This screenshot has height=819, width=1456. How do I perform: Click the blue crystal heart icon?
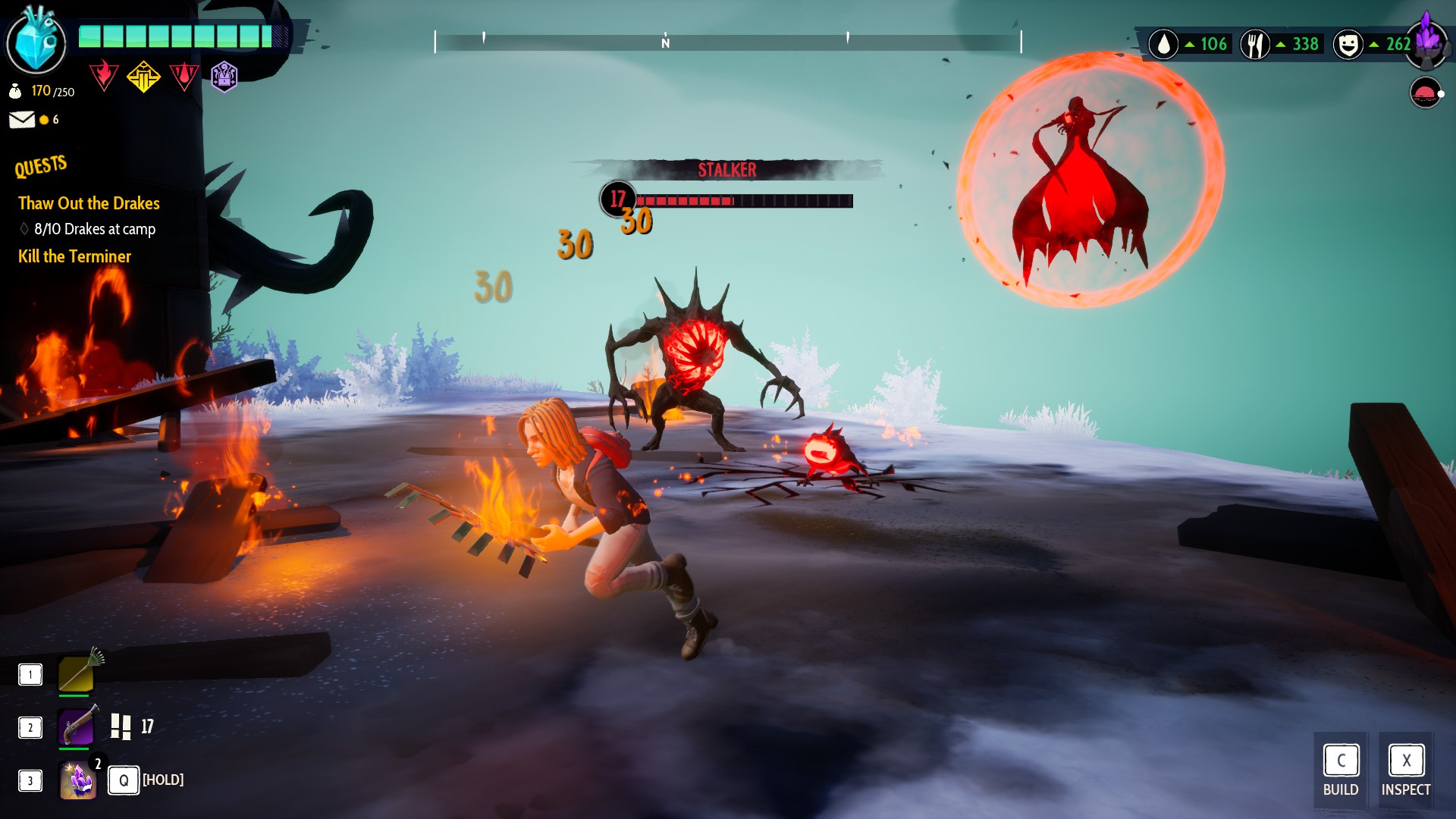pyautogui.click(x=36, y=42)
